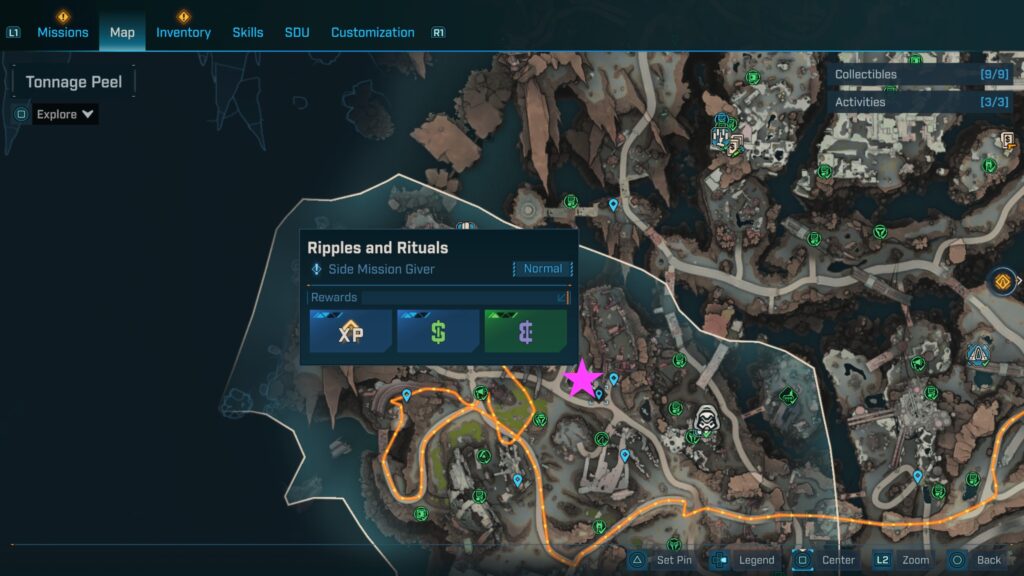Click the white hooded skull map icon
Viewport: 1024px width, 576px height.
[706, 422]
